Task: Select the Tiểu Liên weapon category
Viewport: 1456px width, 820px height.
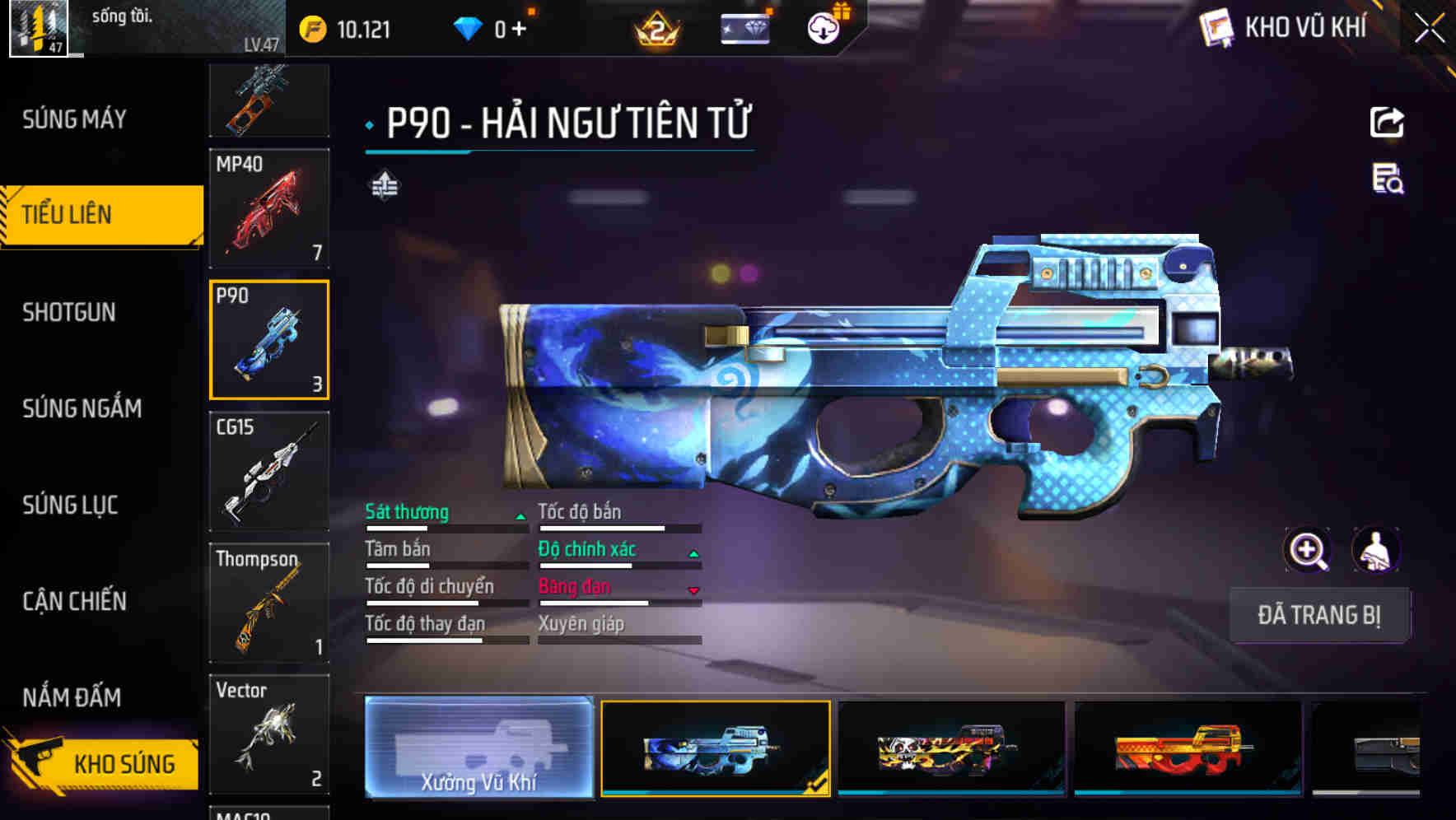Action: (x=100, y=215)
